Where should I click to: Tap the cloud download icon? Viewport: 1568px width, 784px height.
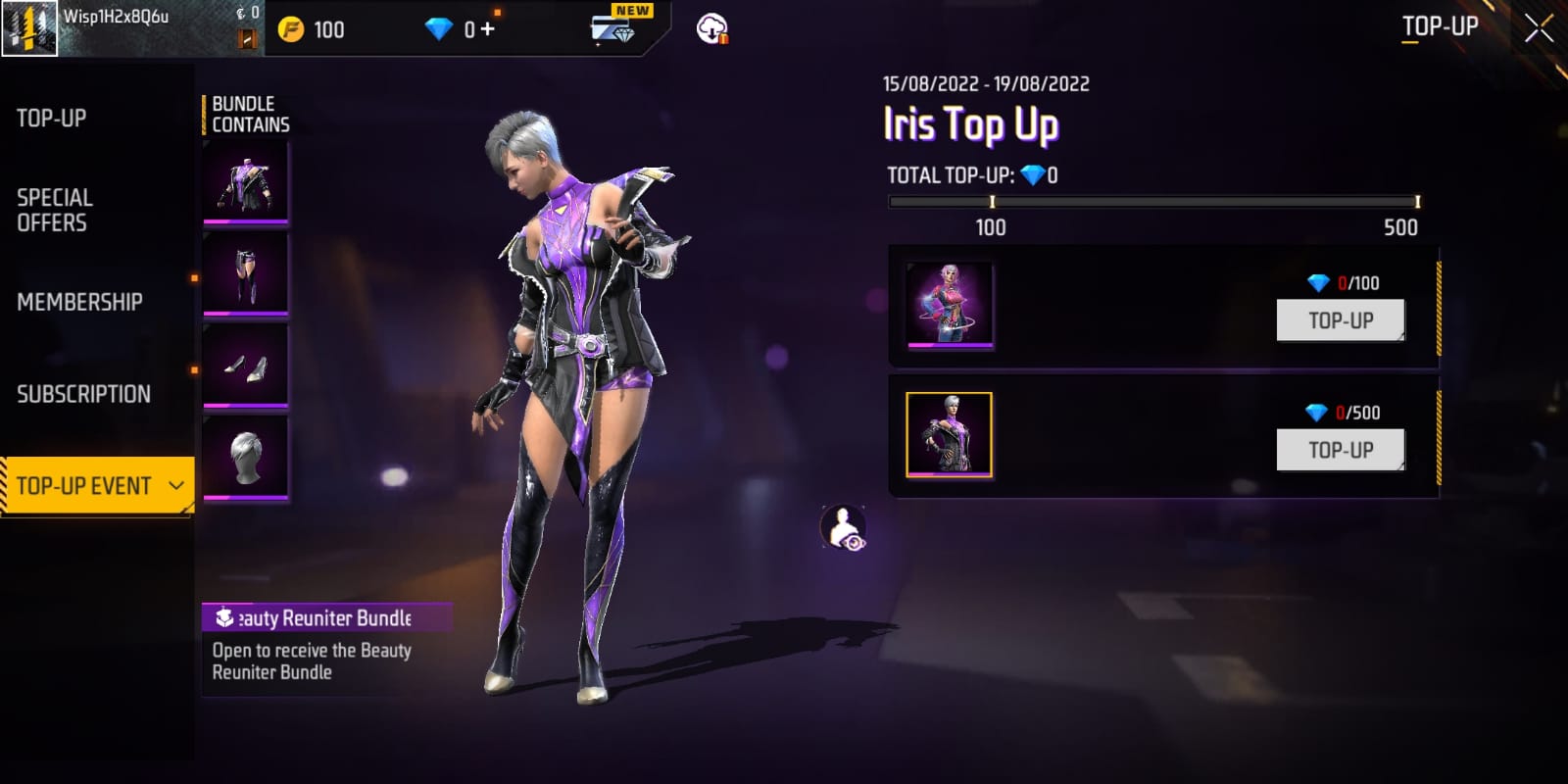coord(712,28)
